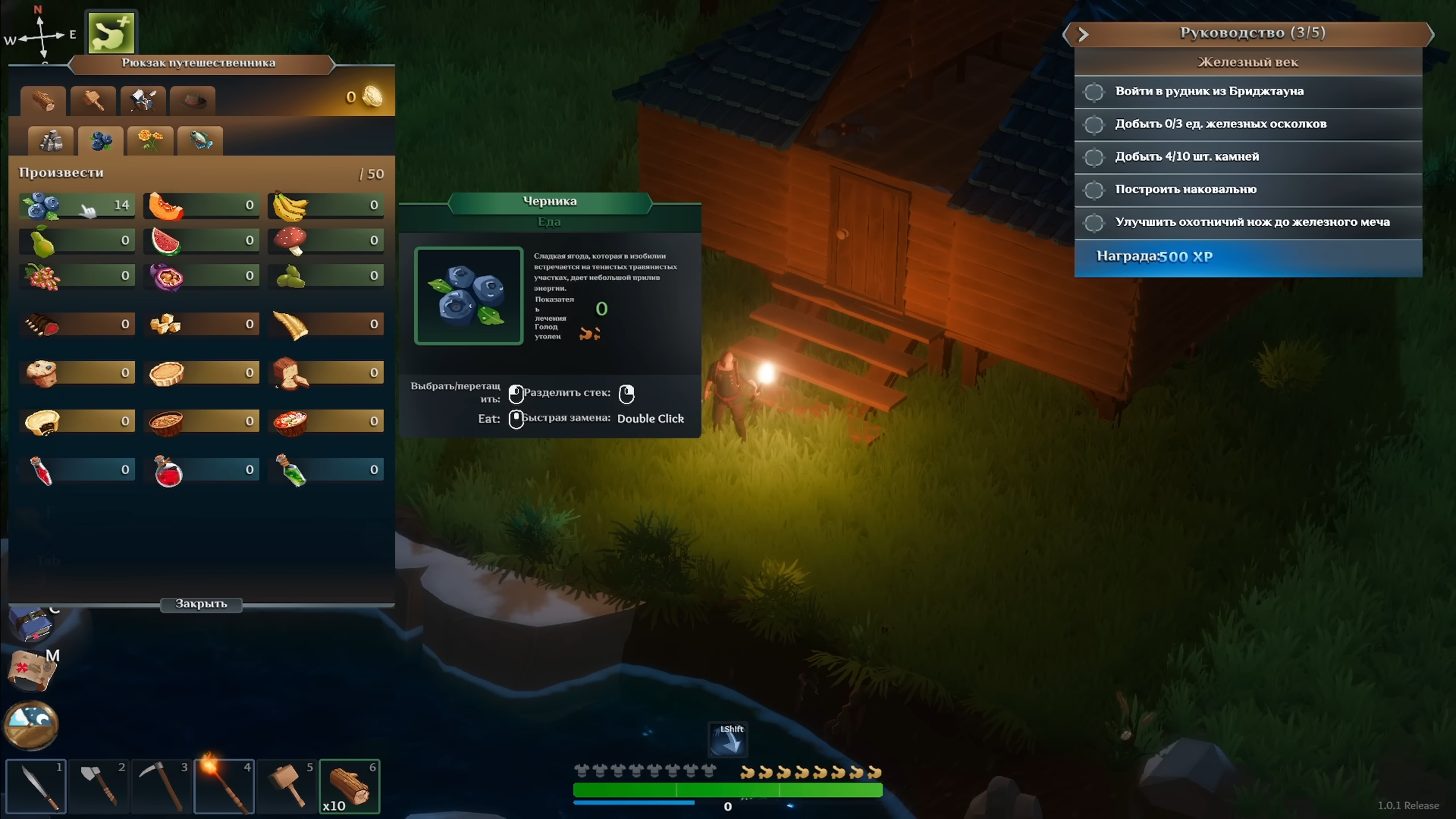
Task: Switch to the flowers subtab
Action: (150, 140)
